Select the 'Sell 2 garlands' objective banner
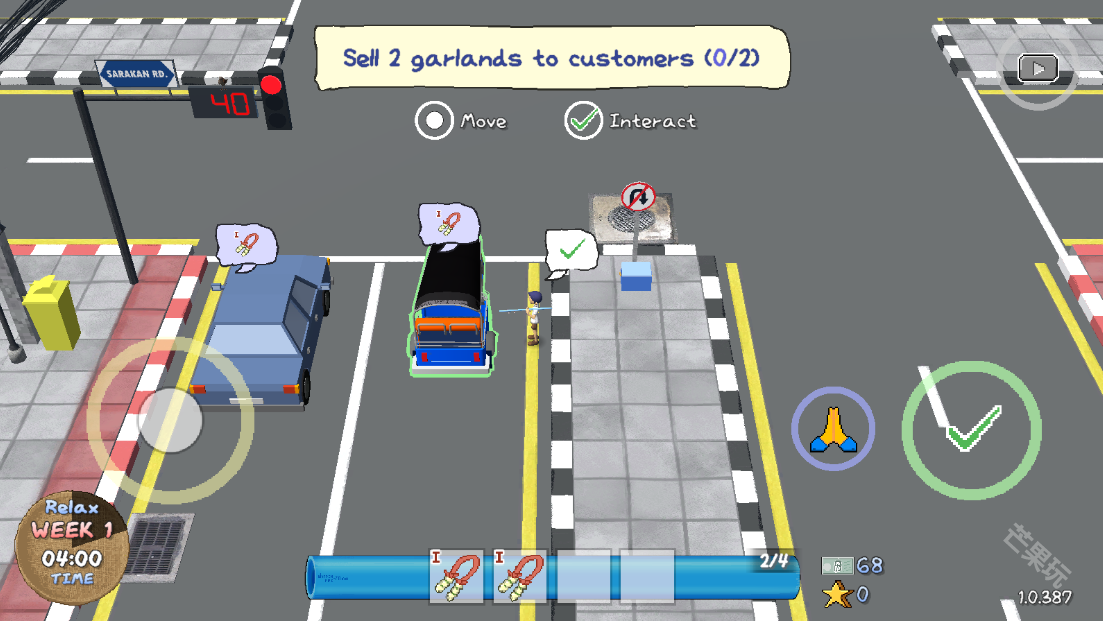The image size is (1103, 621). [551, 58]
